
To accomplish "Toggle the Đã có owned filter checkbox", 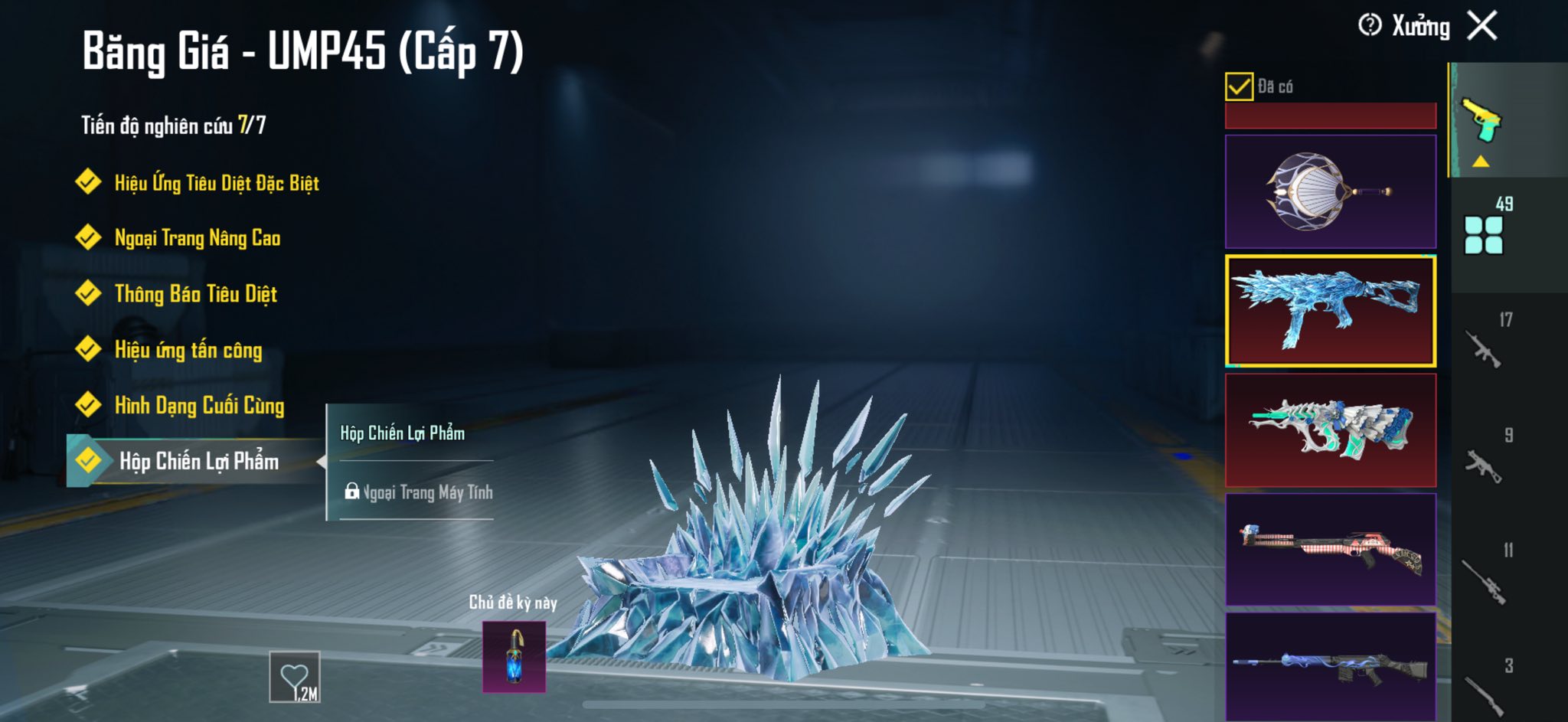I will [x=1239, y=87].
